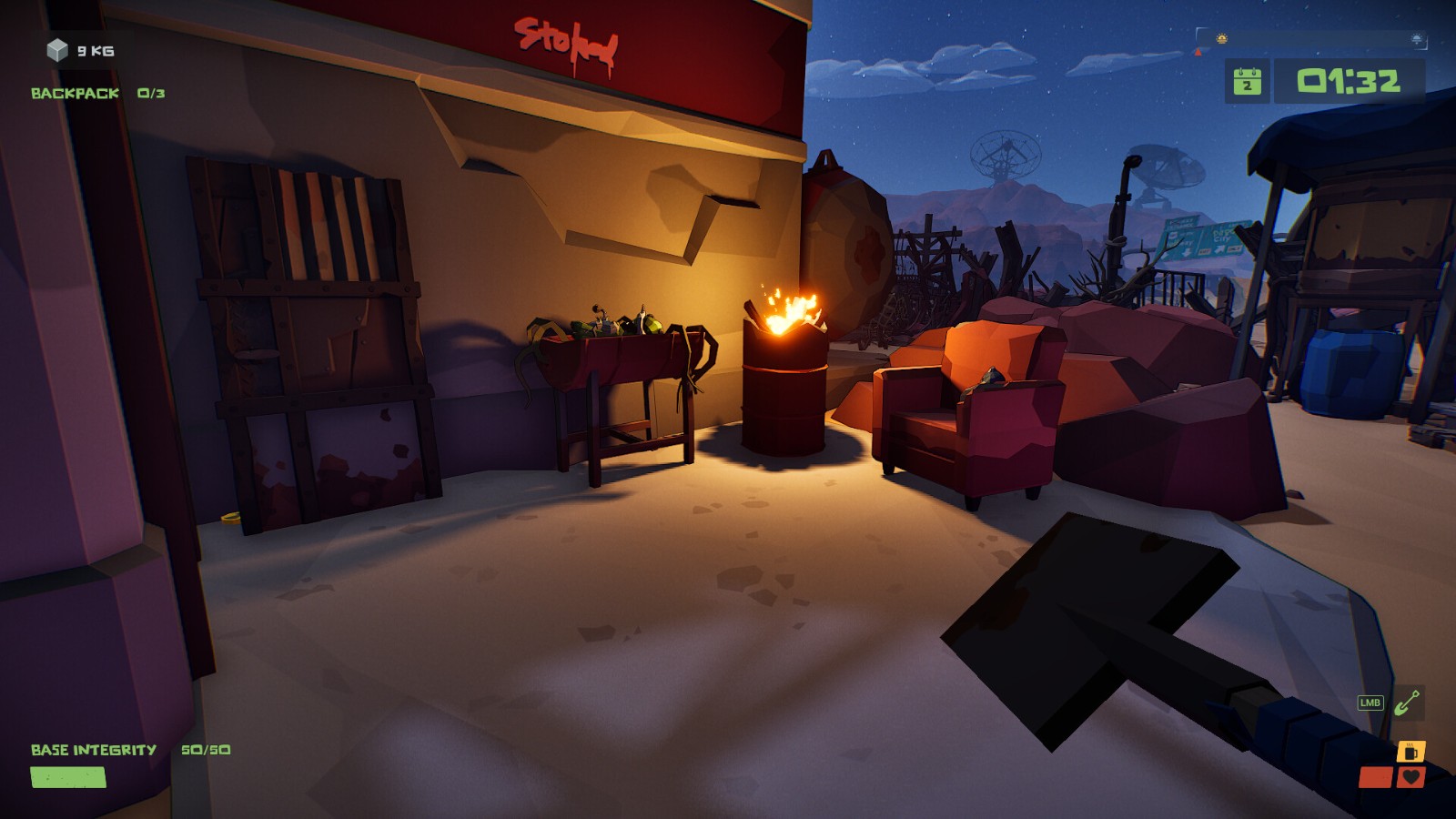The image size is (1456, 819).
Task: Click the grey cube weight icon
Action: point(57,50)
